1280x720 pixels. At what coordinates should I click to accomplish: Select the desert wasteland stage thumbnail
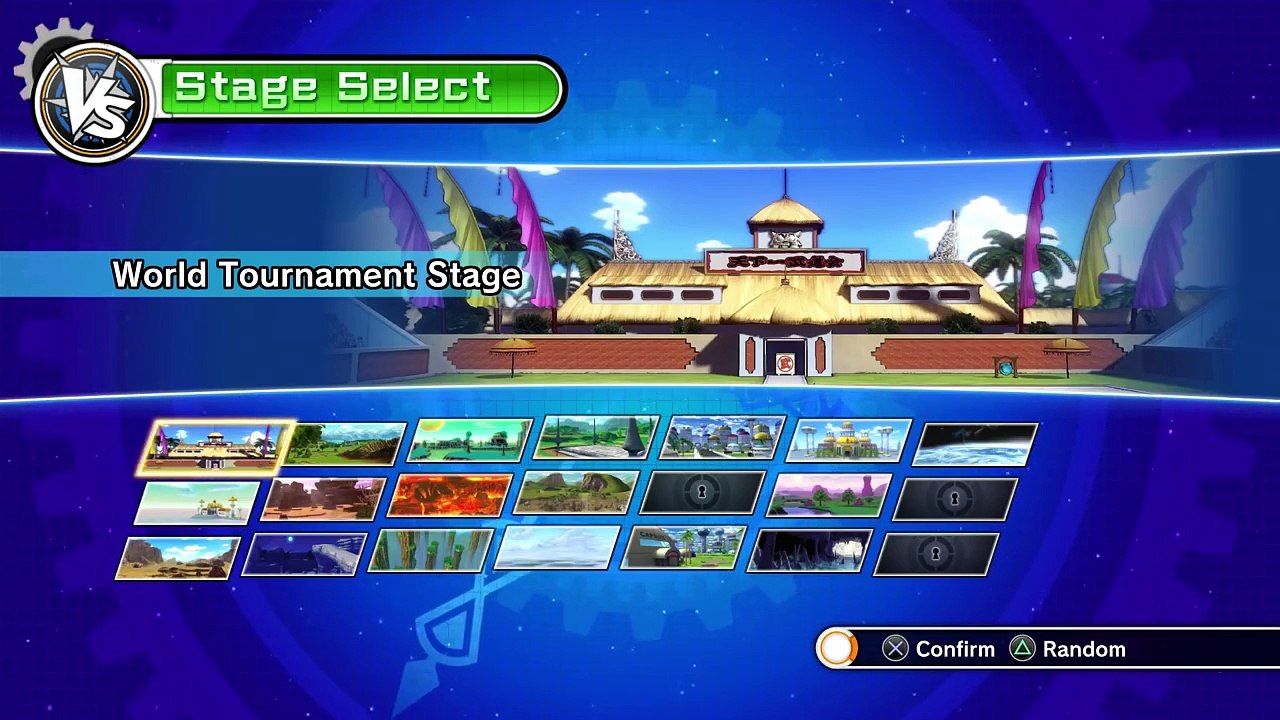pyautogui.click(x=178, y=558)
